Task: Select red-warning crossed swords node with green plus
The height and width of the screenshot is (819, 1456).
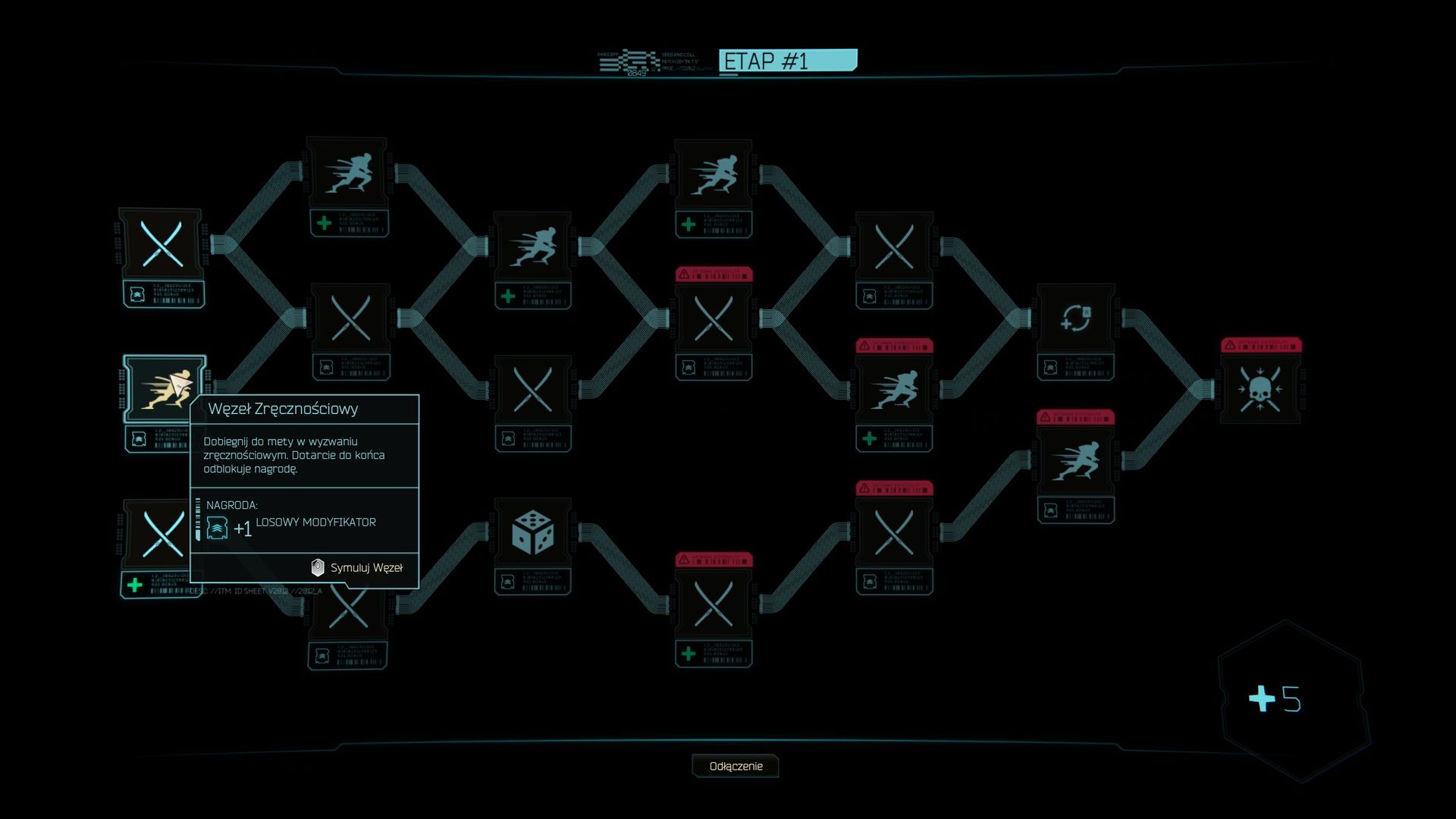Action: [713, 604]
